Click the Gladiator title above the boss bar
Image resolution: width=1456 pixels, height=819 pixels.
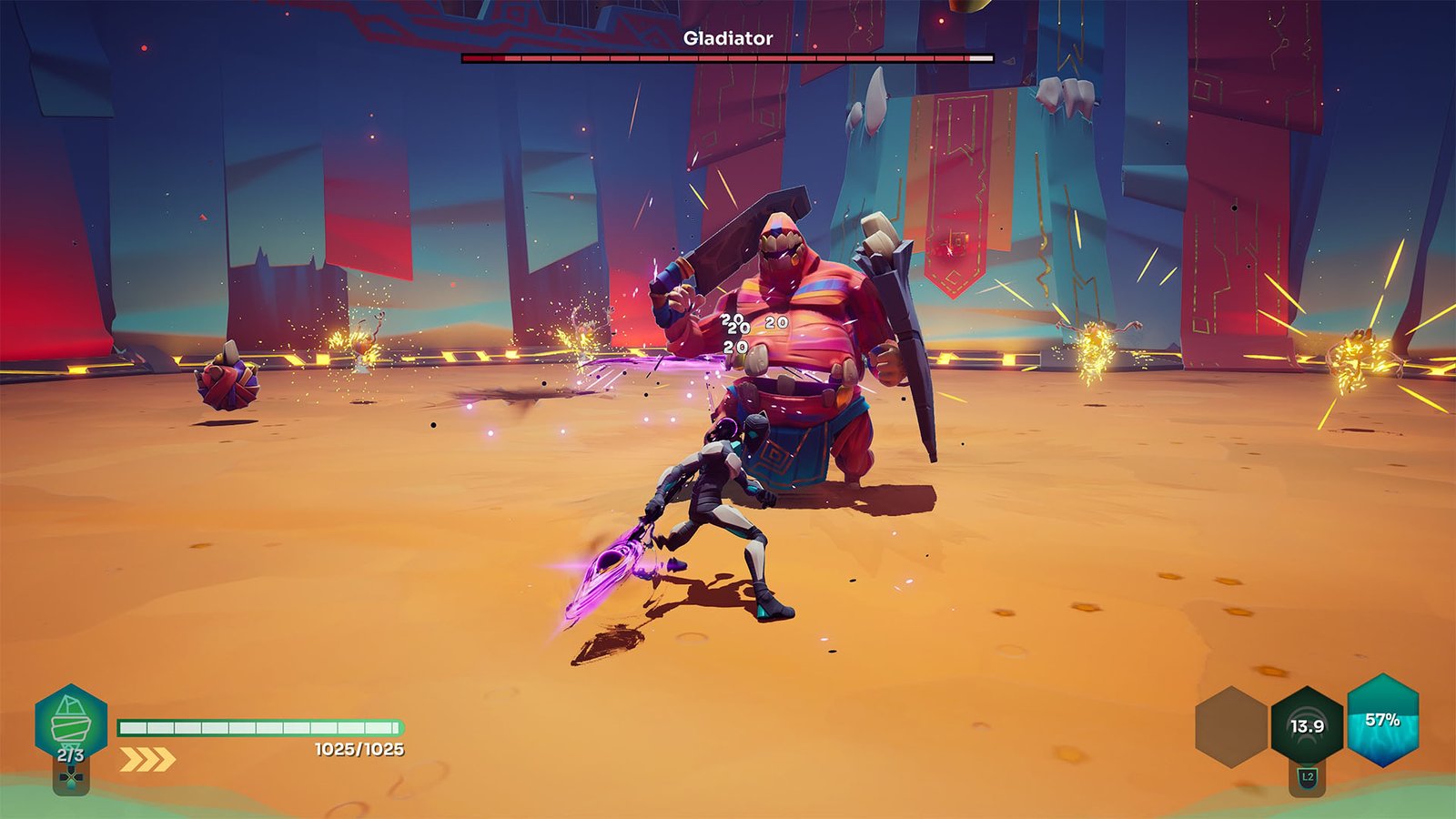728,38
